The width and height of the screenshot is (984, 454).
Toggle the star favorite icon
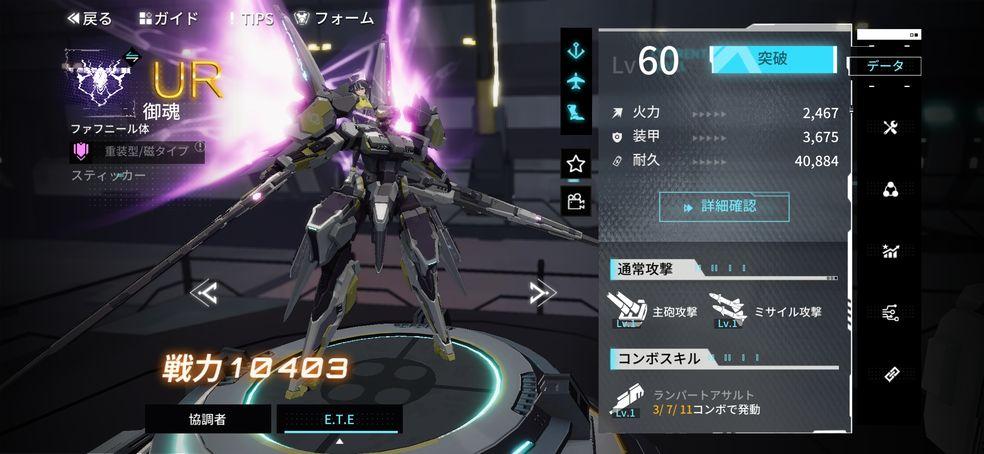576,162
